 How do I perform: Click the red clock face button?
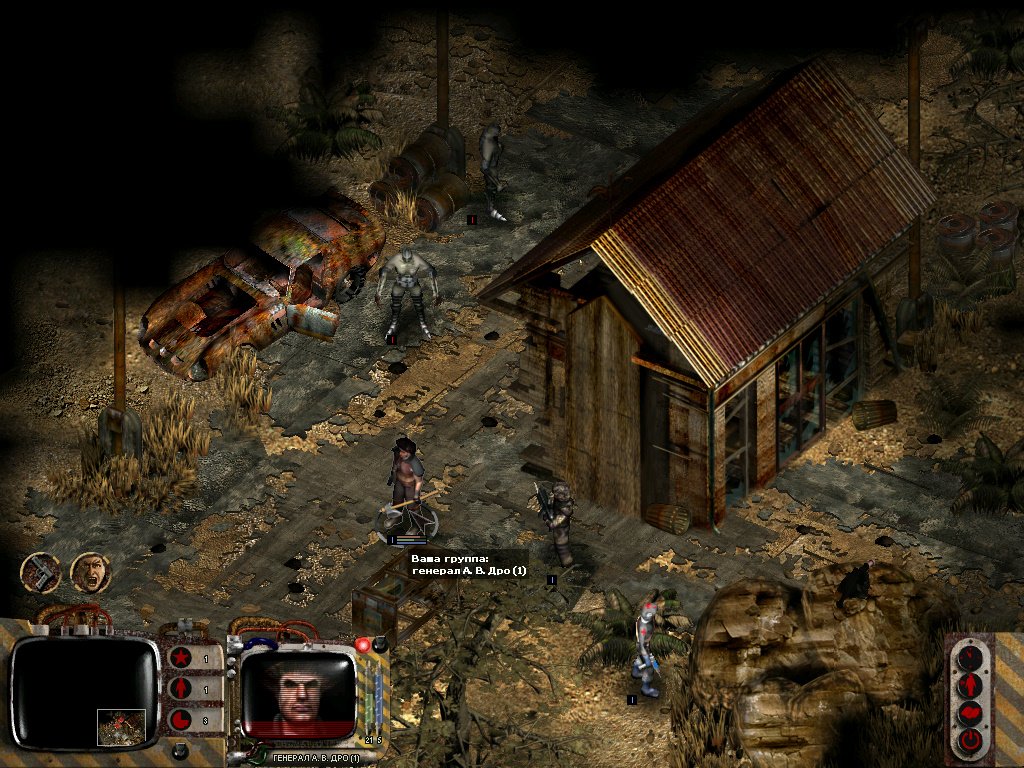[x=969, y=657]
